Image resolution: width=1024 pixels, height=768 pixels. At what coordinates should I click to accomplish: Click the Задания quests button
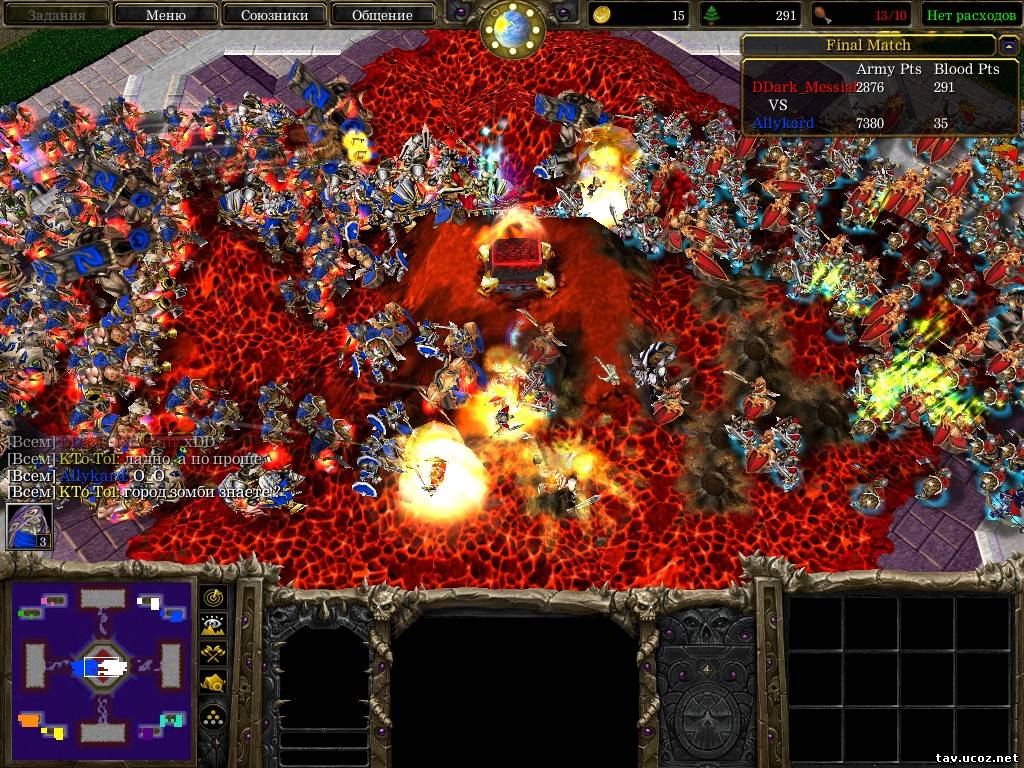[x=56, y=15]
